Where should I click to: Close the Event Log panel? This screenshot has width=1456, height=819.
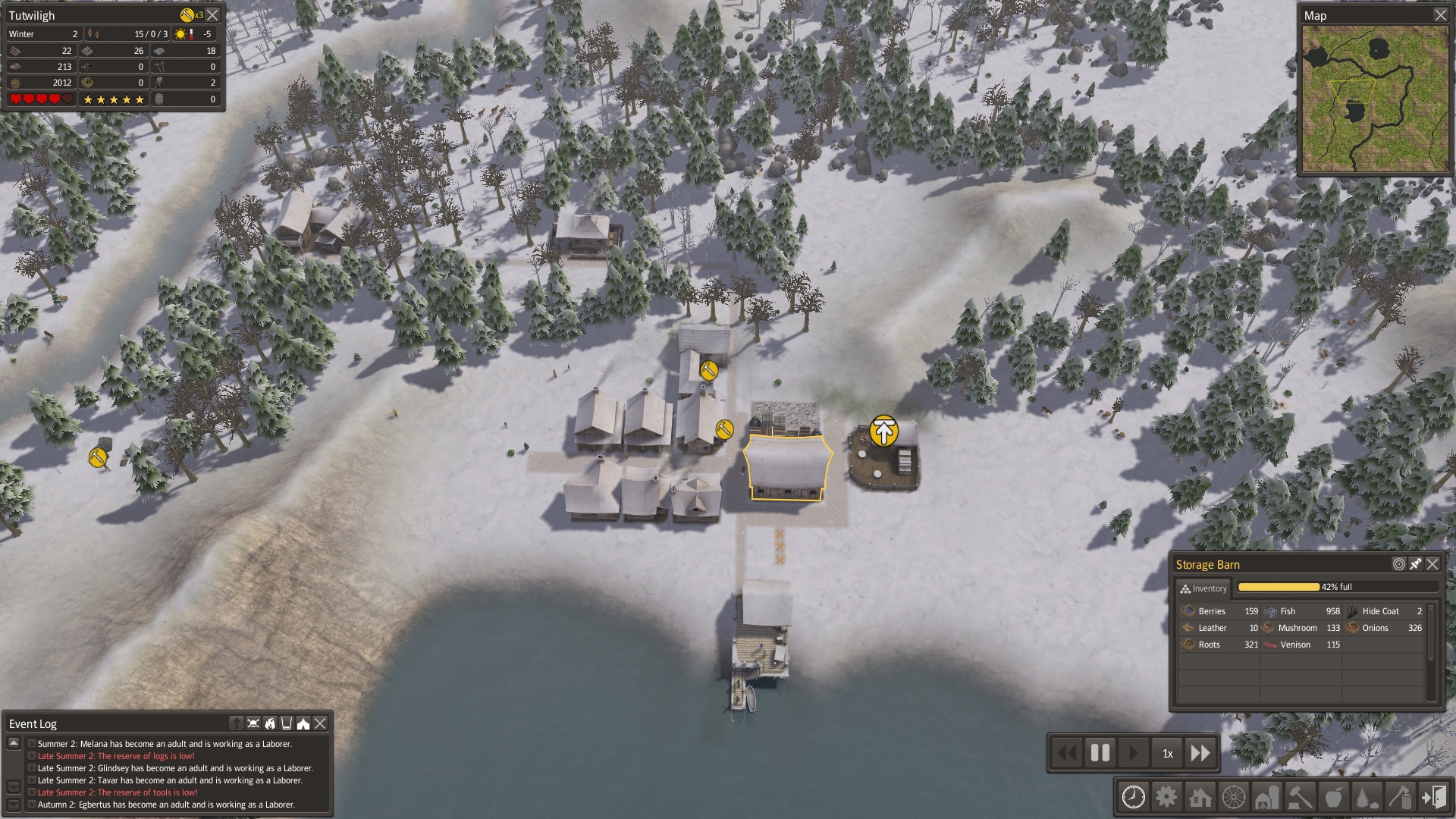(321, 723)
